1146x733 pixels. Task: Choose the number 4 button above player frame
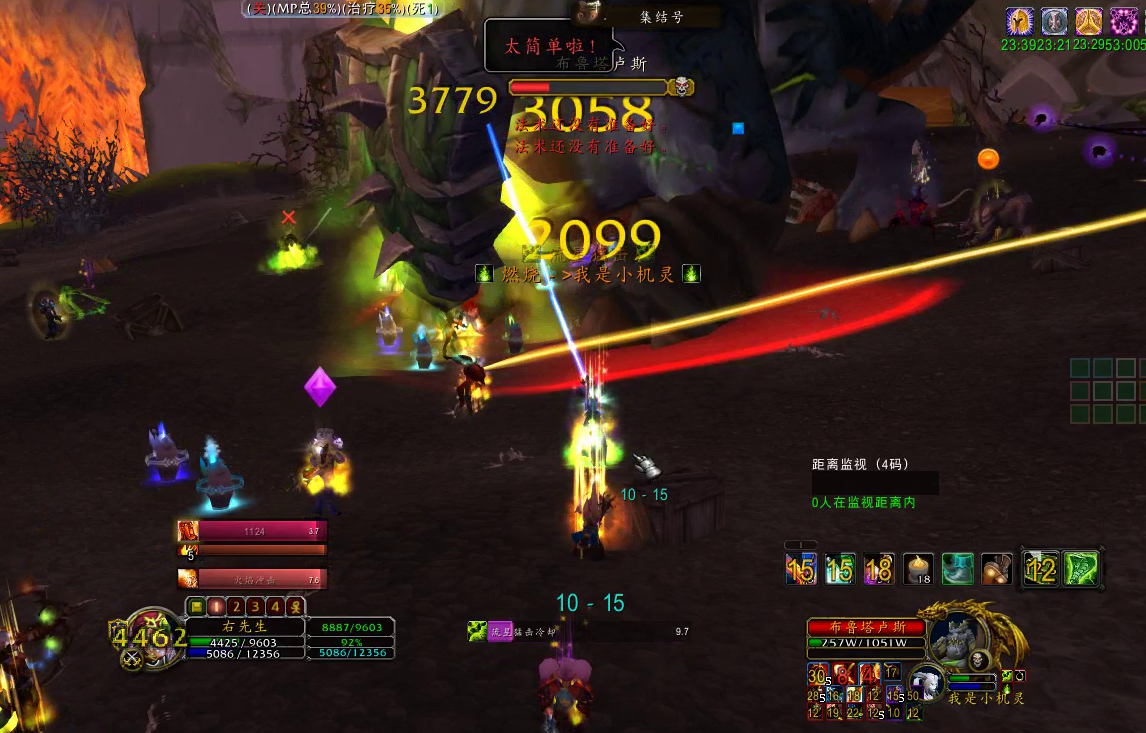click(275, 606)
